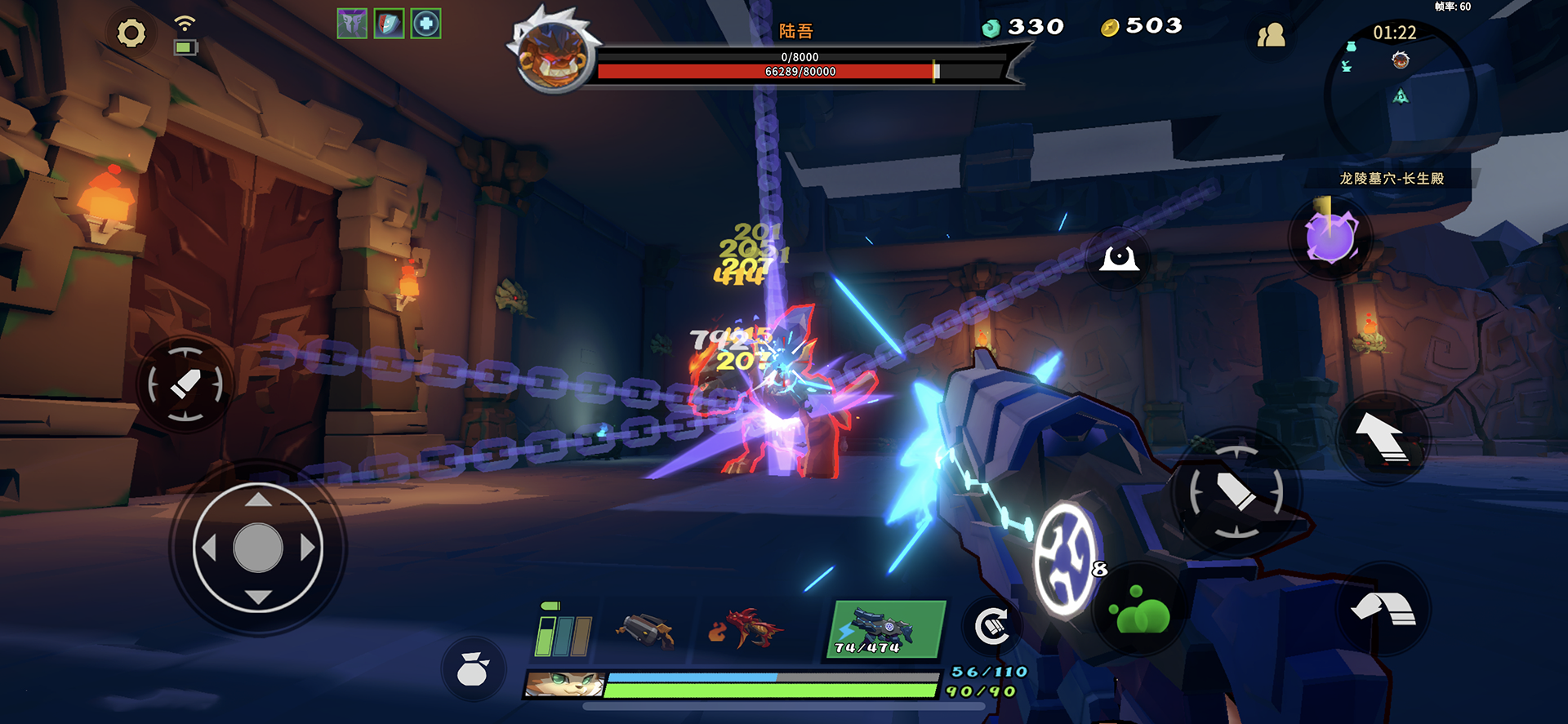Show the ammo type bars panel

point(563,633)
